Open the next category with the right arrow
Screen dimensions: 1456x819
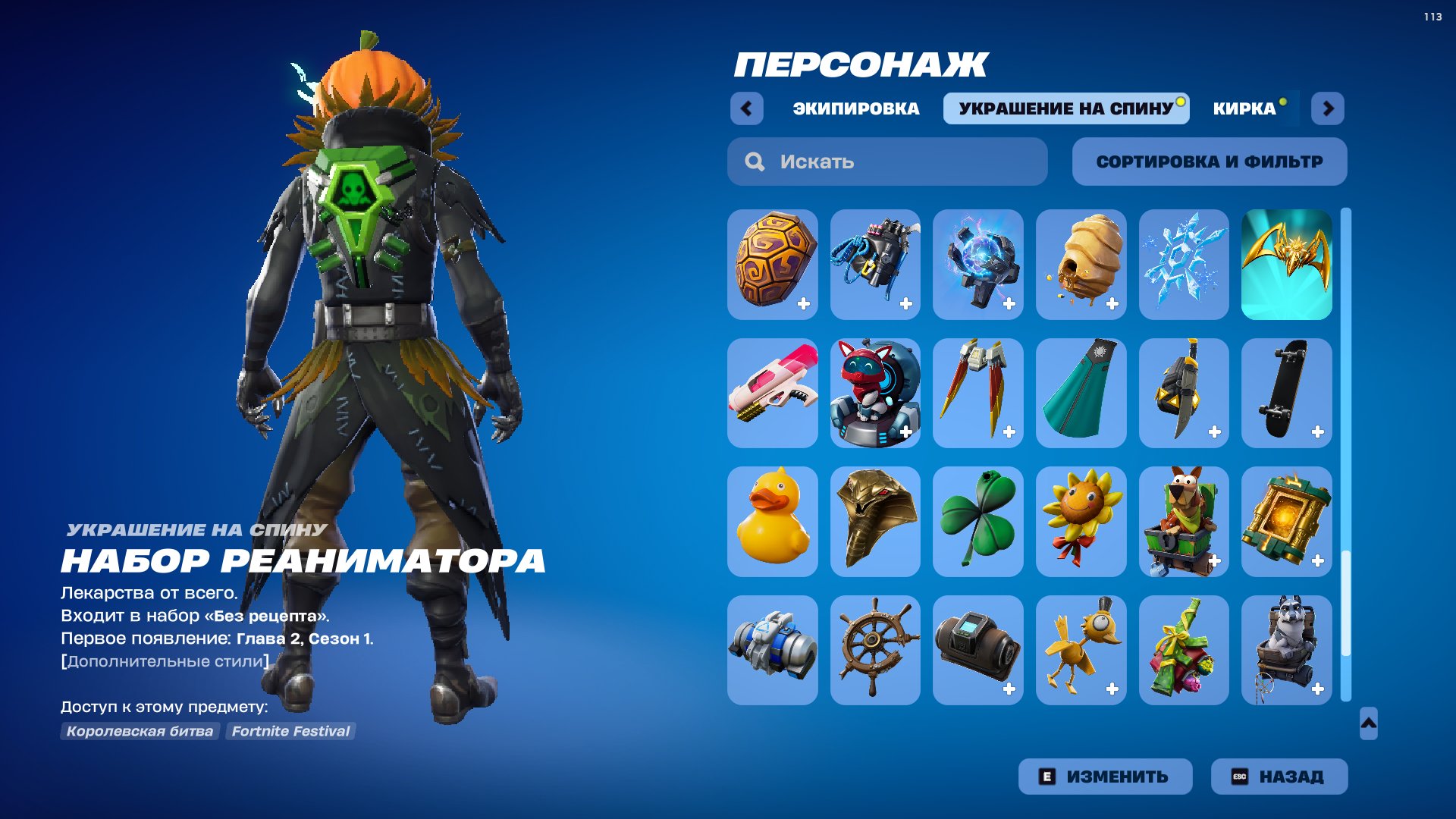tap(1328, 108)
